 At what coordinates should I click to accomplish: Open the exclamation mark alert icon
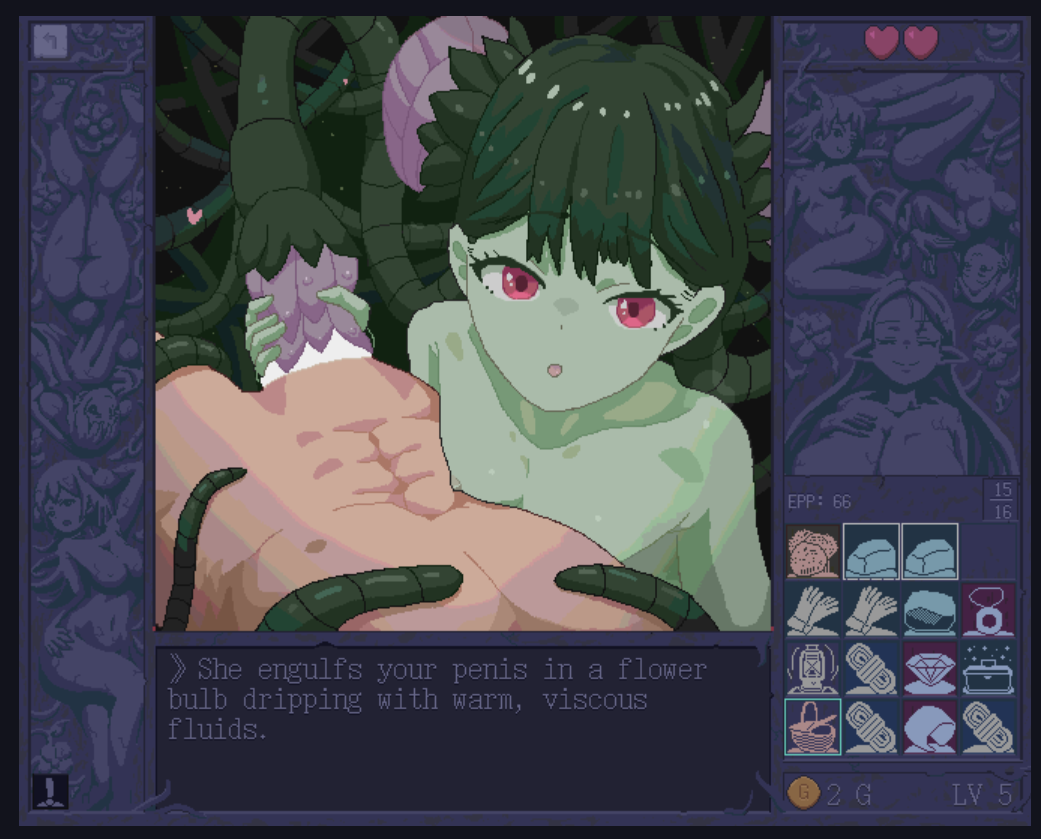click(x=49, y=791)
